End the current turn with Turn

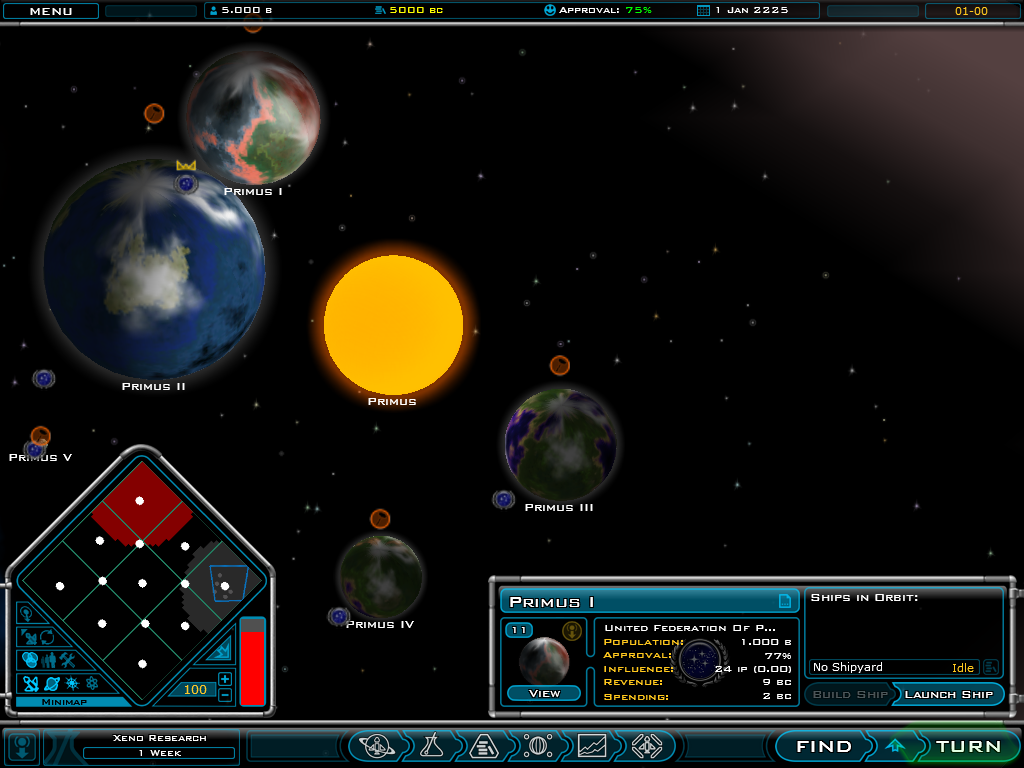[x=968, y=746]
